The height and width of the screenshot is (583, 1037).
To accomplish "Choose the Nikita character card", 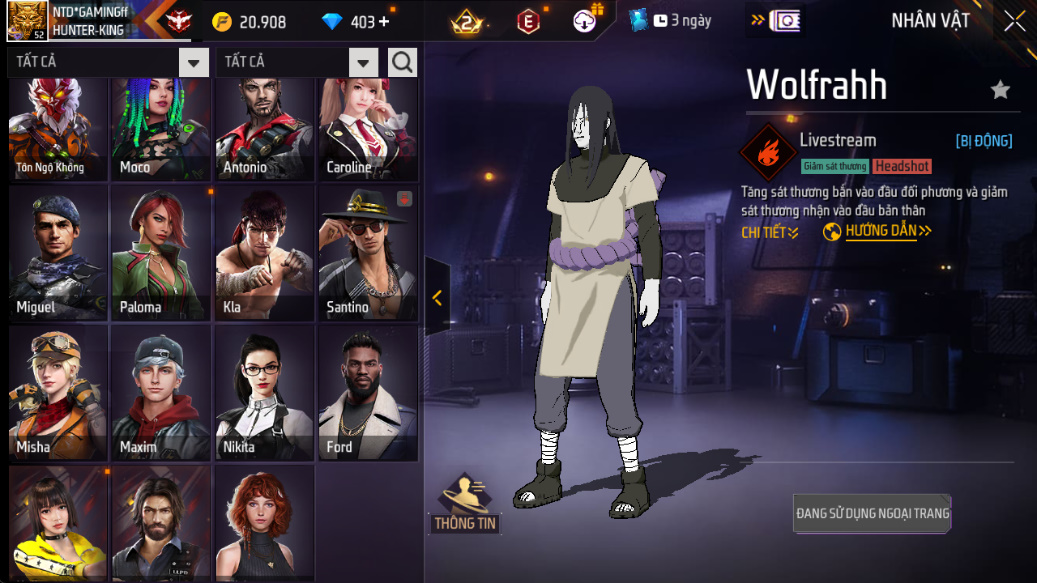I will click(x=265, y=392).
